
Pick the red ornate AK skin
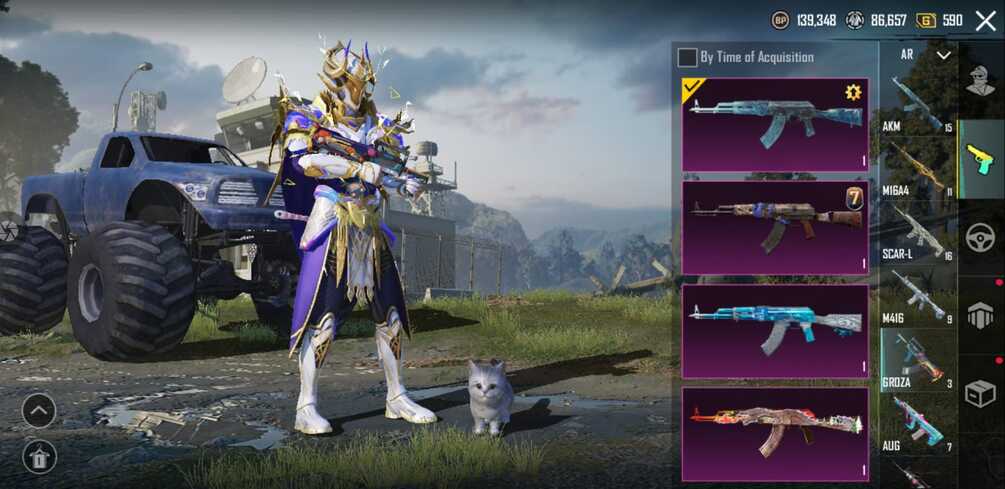click(775, 434)
